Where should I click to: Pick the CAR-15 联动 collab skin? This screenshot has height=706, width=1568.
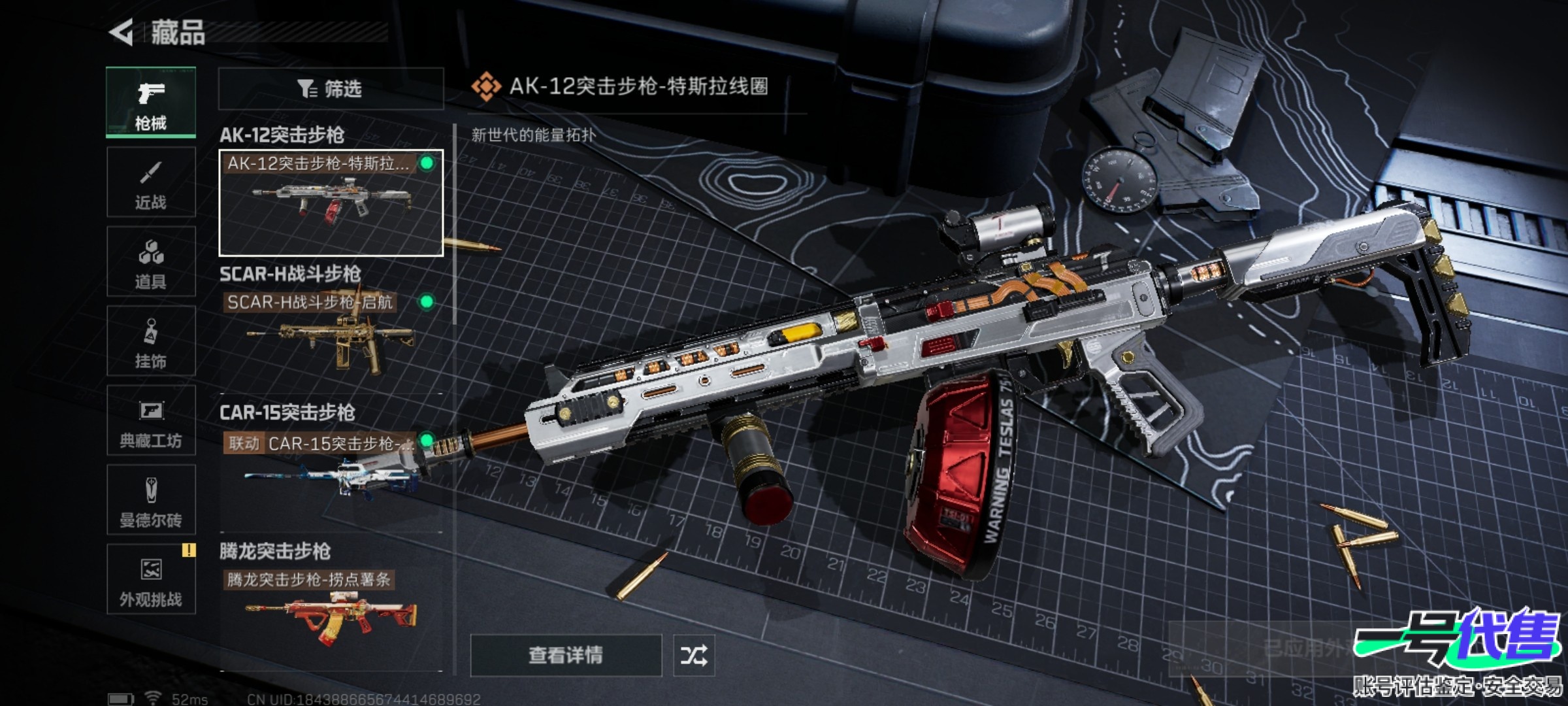coord(331,474)
